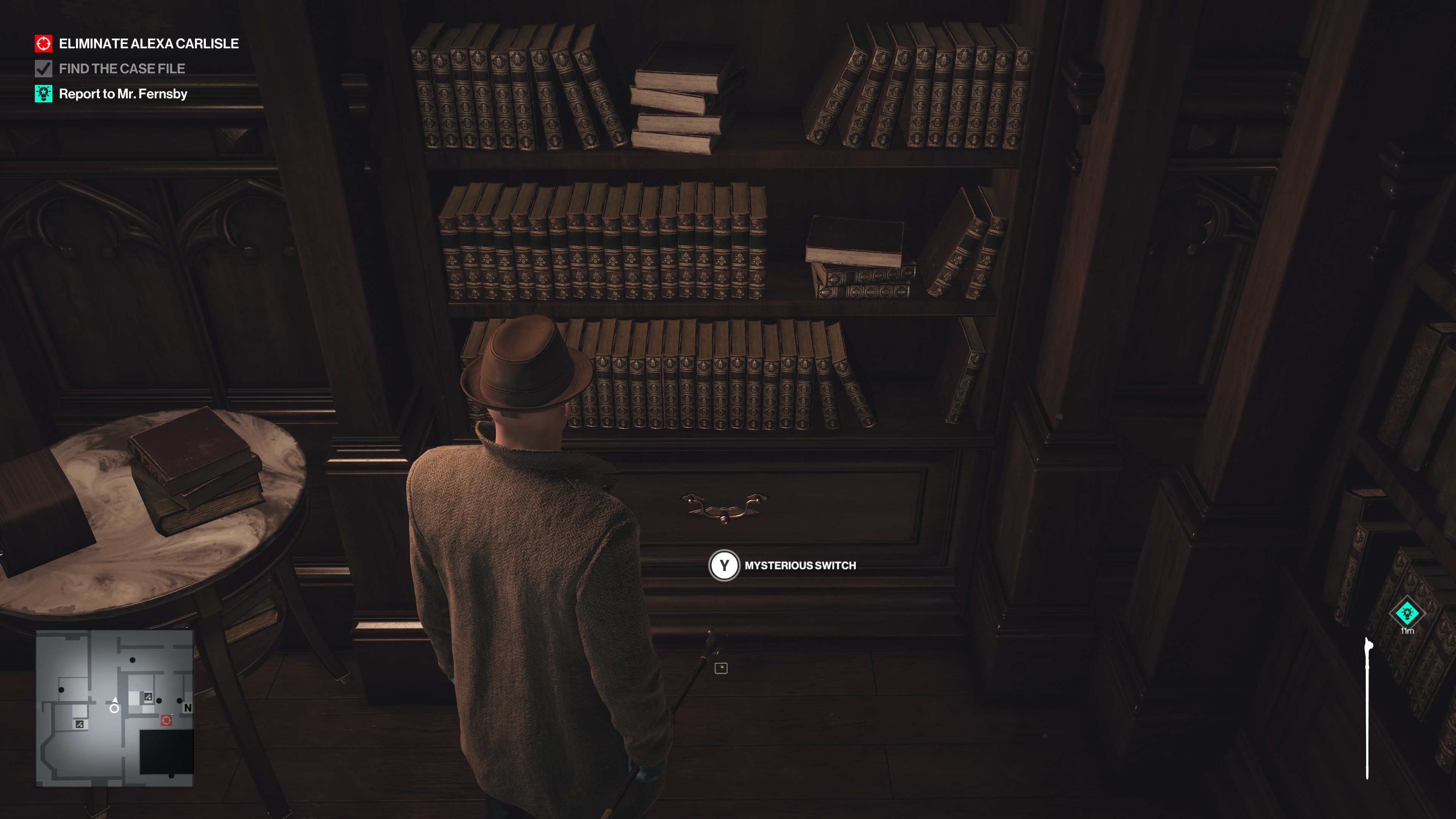Viewport: 1456px width, 819px height.
Task: Expand the Report to Mr. Fernsby objective entry
Action: 124,94
